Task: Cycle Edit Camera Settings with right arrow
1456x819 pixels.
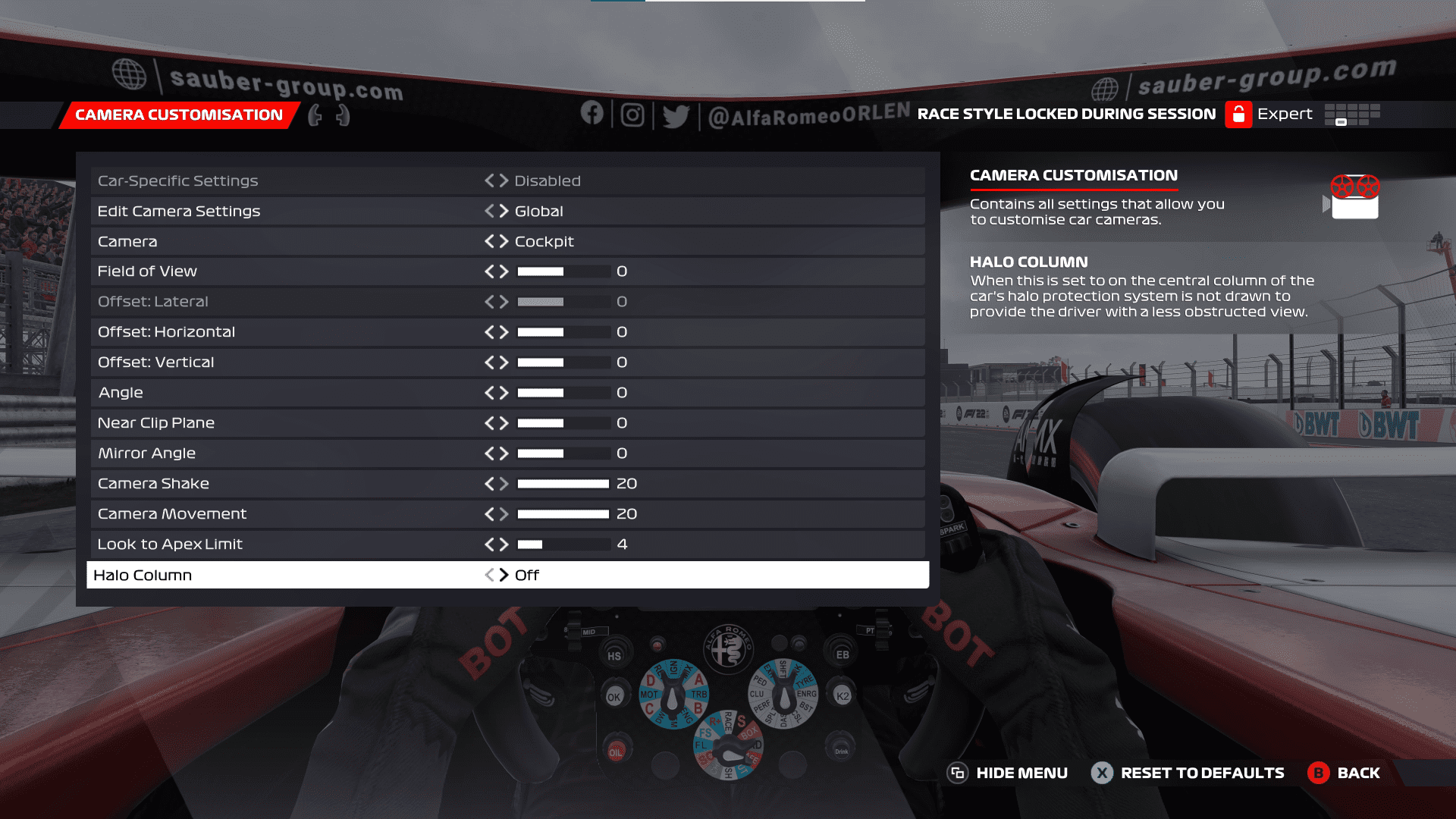Action: 504,211
